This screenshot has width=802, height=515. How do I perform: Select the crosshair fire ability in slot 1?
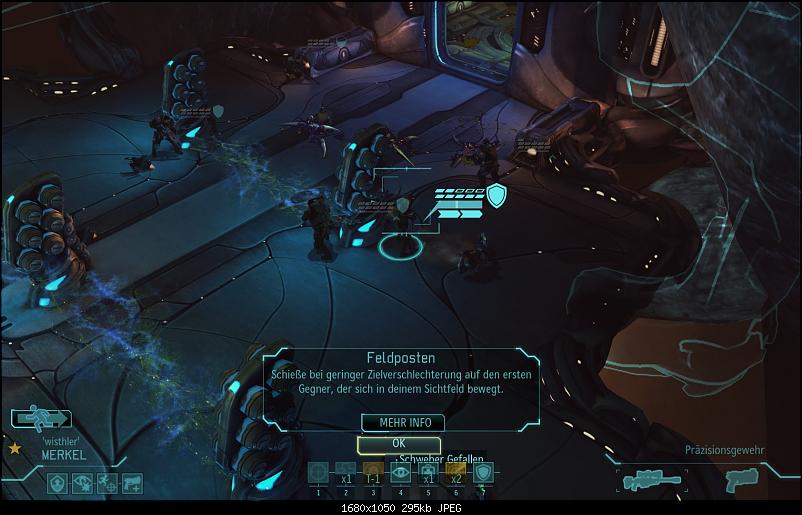[318, 473]
